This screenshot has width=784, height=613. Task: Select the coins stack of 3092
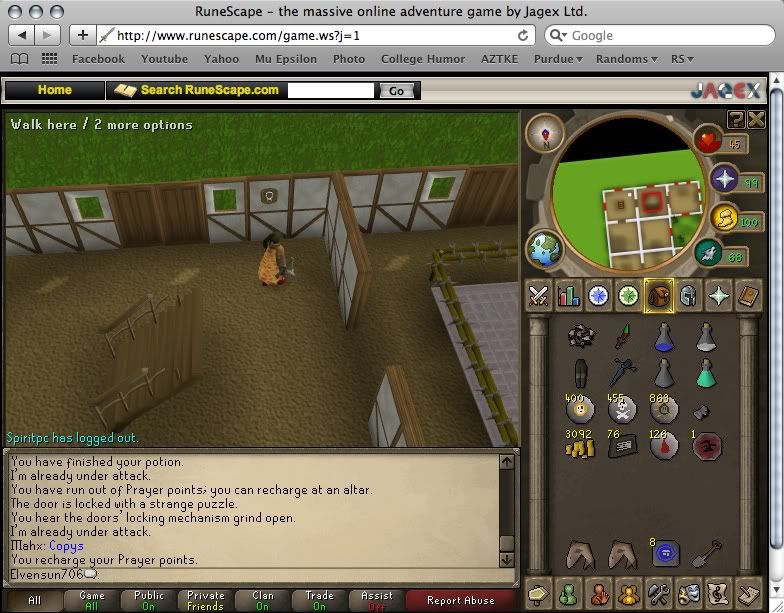(x=576, y=446)
